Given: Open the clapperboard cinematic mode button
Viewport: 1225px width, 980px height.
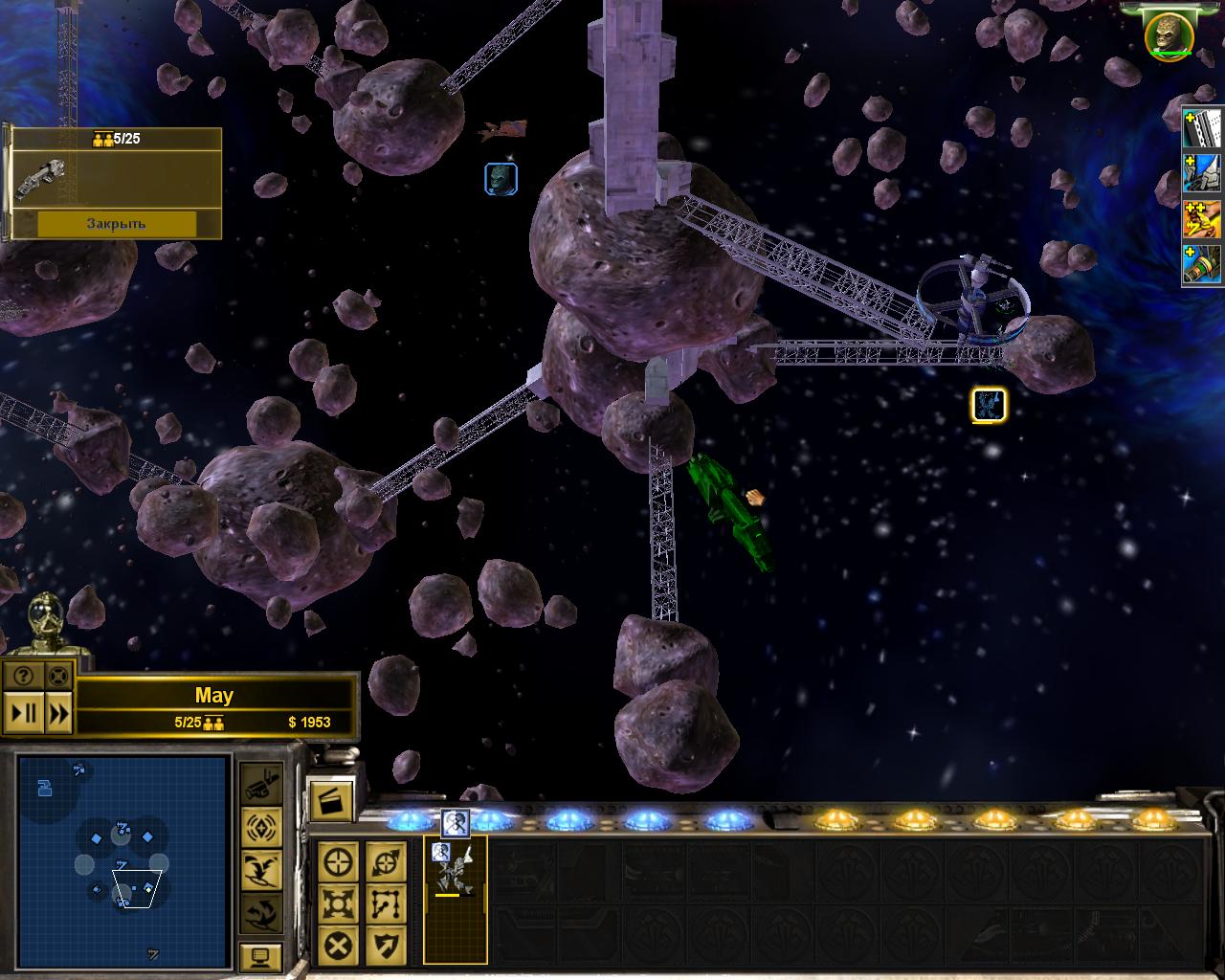Looking at the screenshot, I should (330, 798).
